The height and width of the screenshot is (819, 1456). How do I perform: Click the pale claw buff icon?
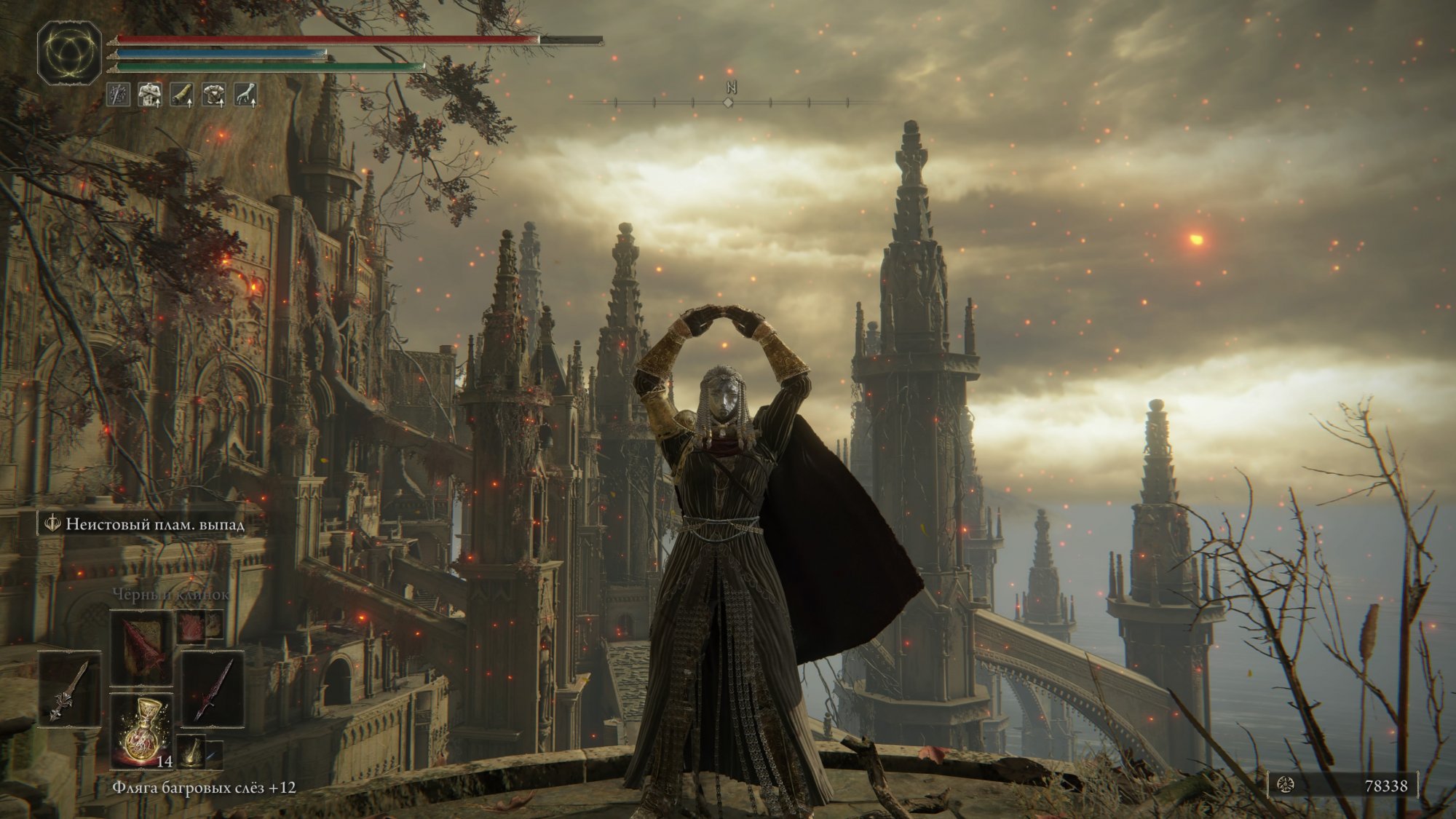[247, 95]
